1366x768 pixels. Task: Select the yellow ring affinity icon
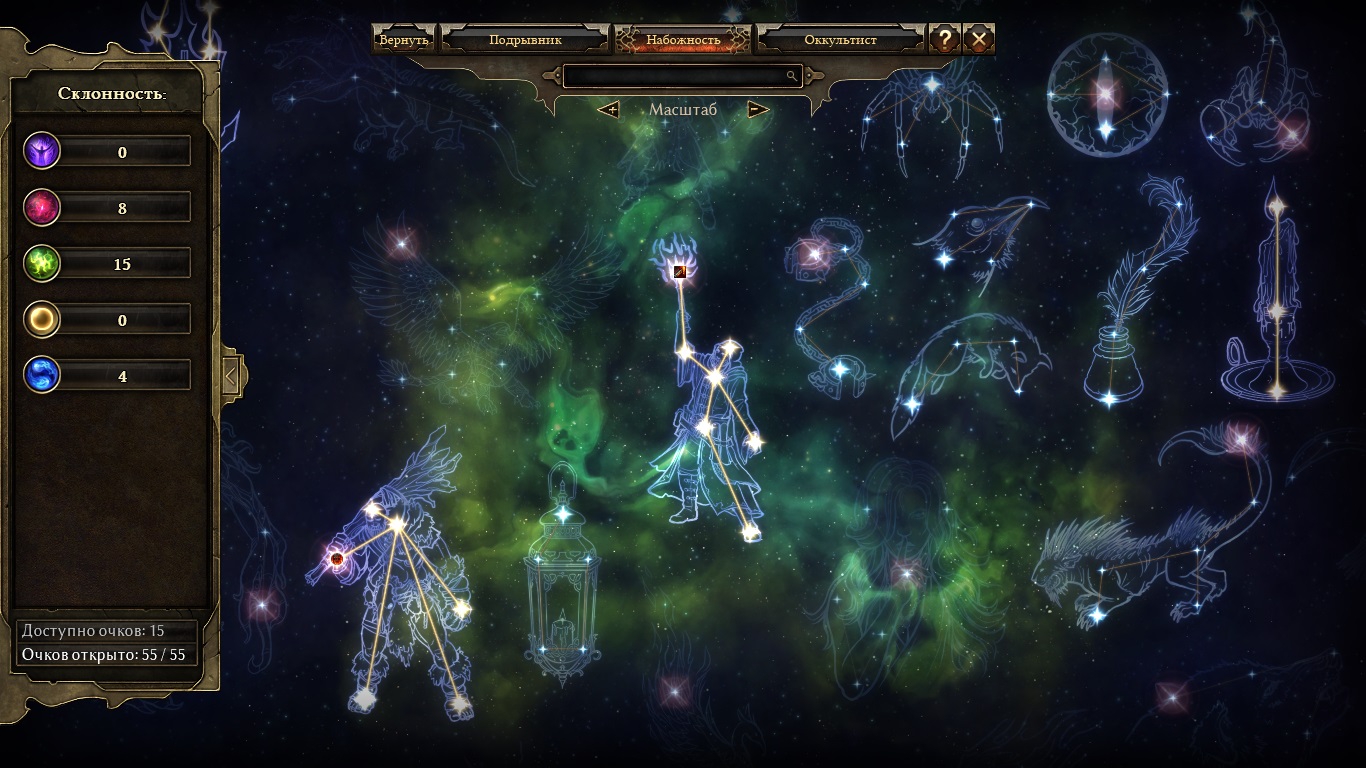43,320
